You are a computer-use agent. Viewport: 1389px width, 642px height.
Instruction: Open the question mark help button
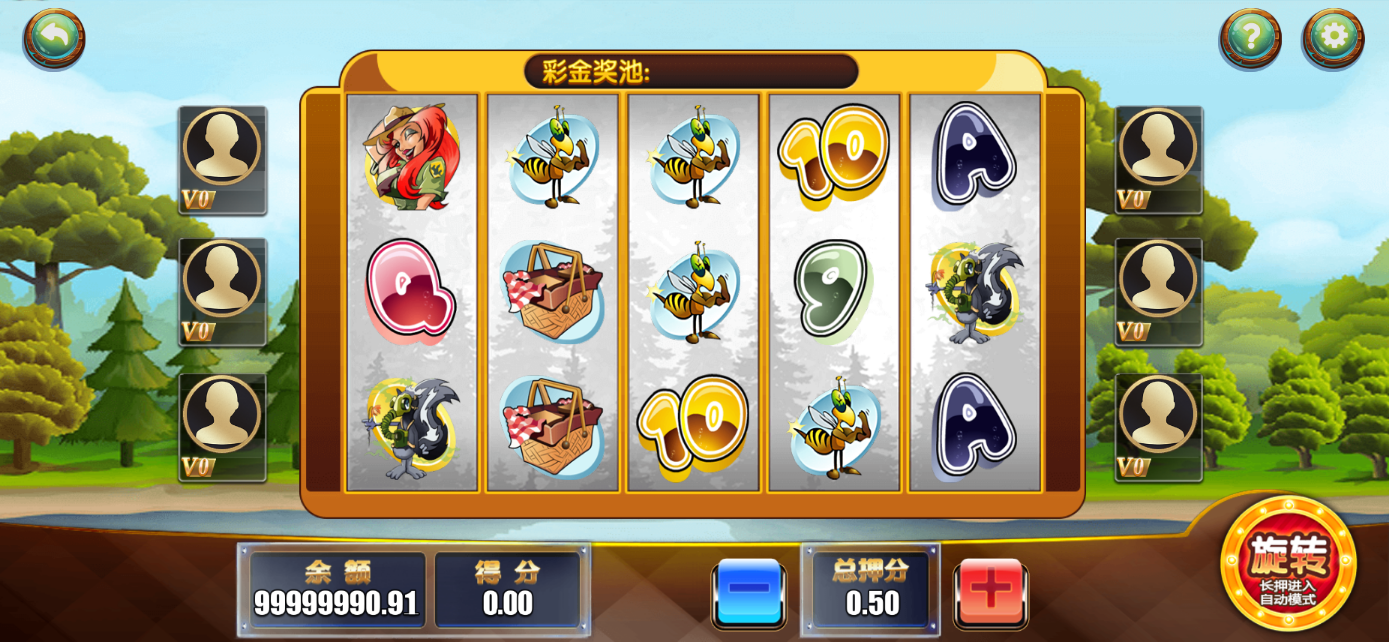[x=1249, y=38]
